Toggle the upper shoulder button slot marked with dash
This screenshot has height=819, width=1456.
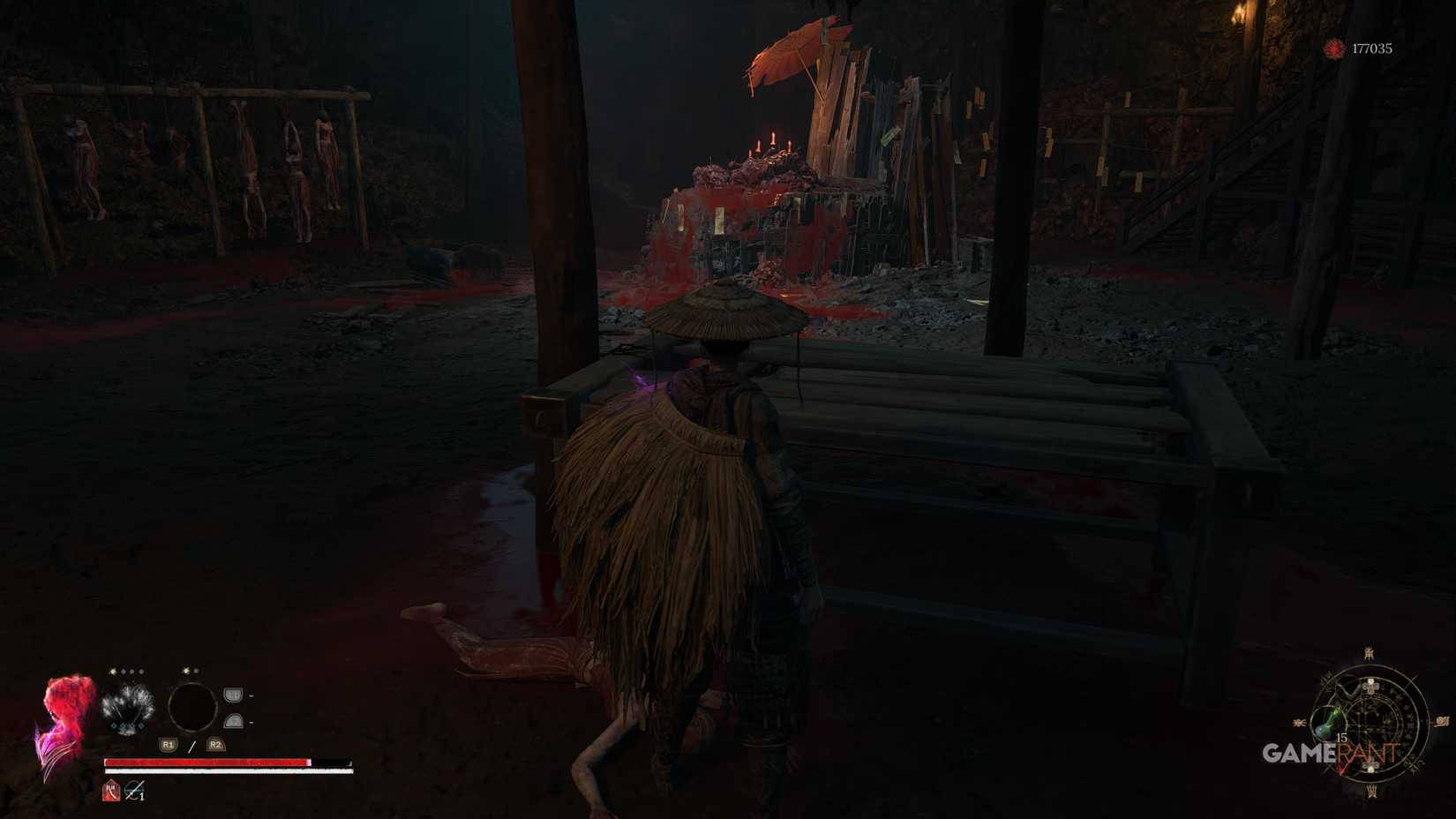click(x=233, y=695)
